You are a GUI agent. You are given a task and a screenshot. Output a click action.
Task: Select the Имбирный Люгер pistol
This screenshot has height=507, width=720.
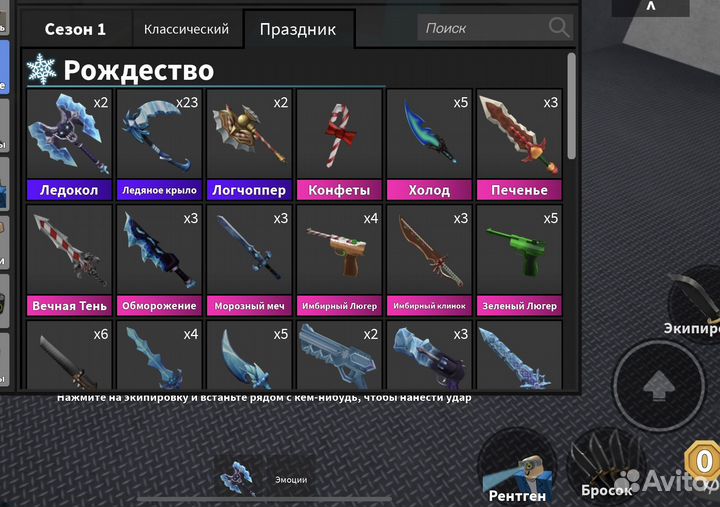coord(338,260)
